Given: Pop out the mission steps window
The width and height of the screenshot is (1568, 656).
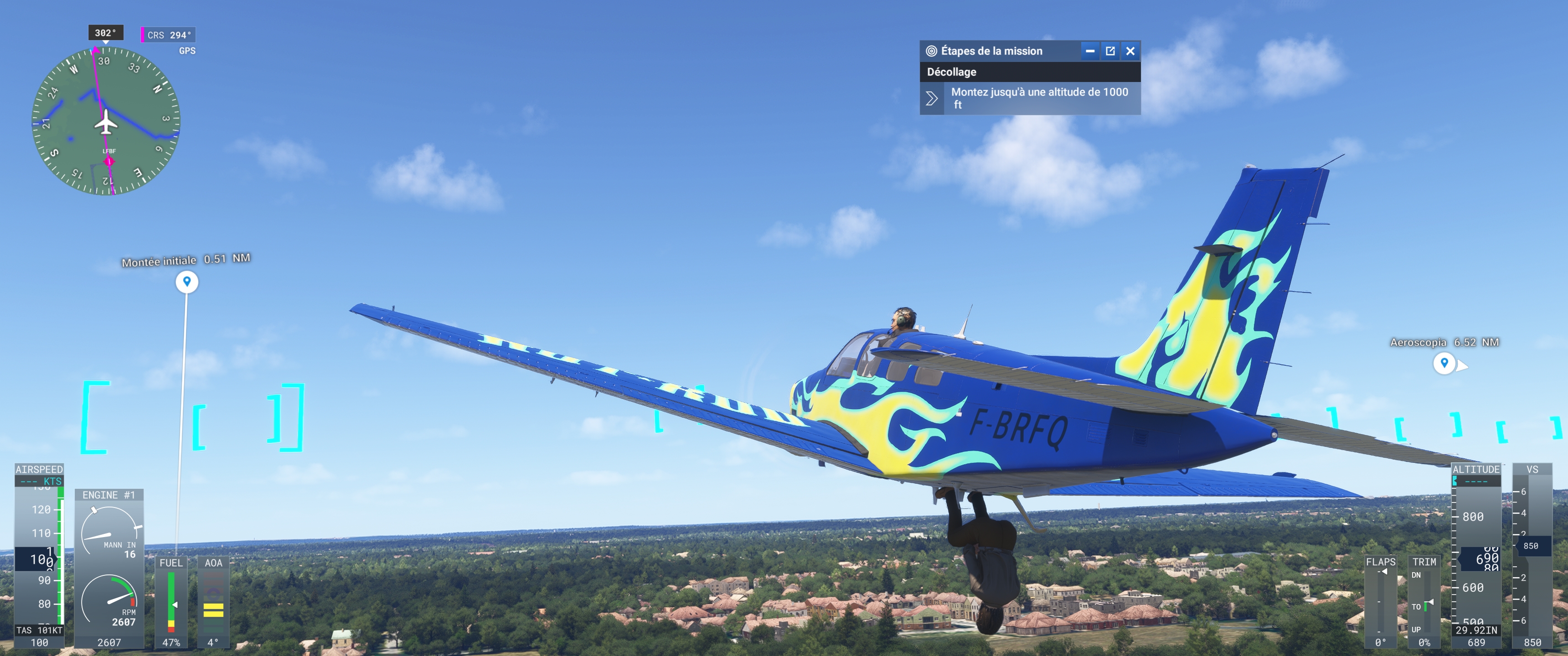Looking at the screenshot, I should [1110, 51].
